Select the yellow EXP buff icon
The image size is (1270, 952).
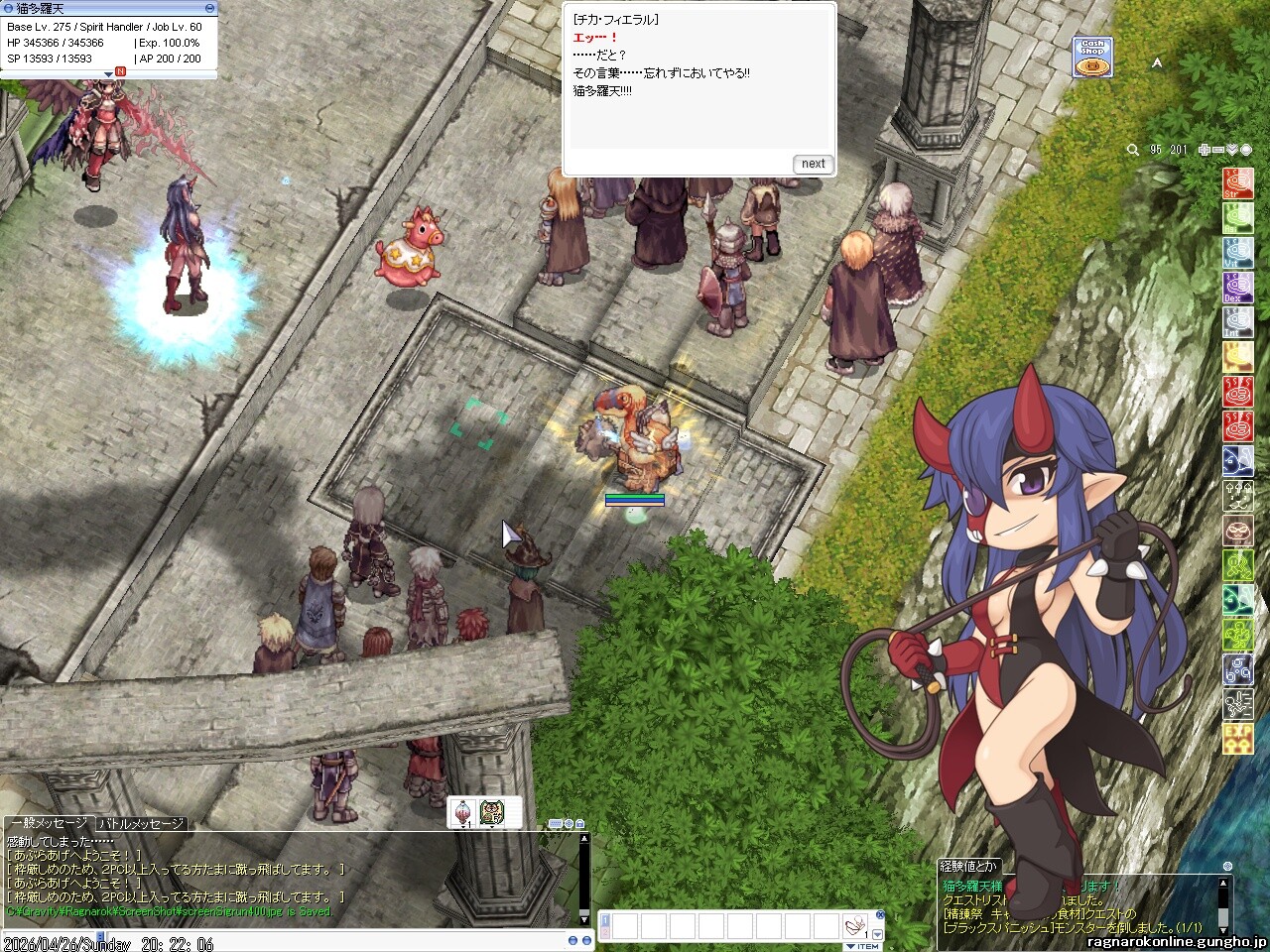pos(1237,739)
